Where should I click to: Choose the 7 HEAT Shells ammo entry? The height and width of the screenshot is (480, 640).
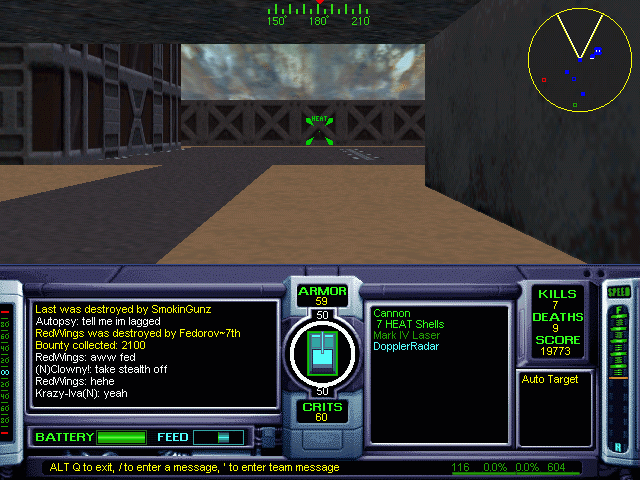[408, 324]
